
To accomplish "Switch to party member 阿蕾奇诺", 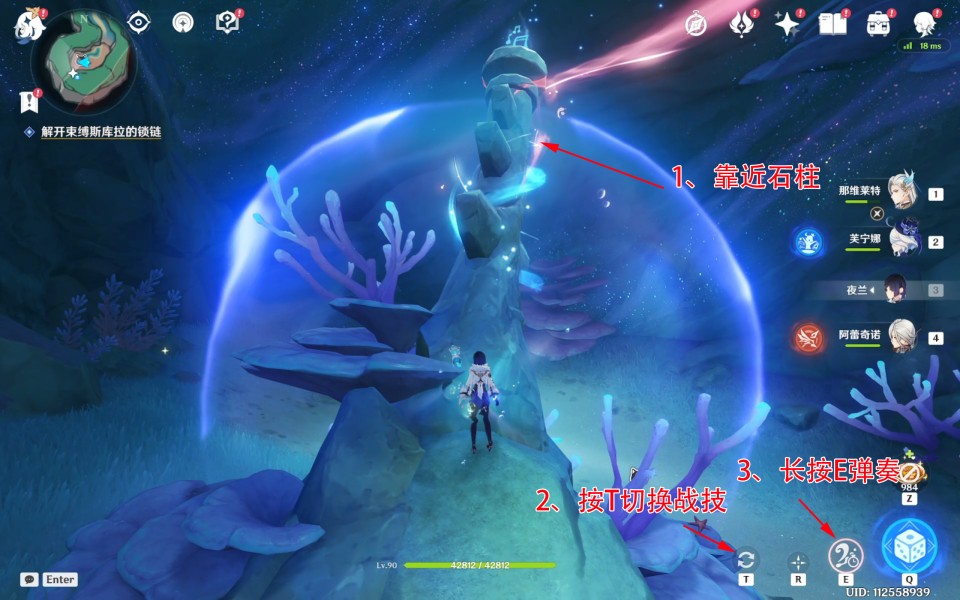I will point(905,338).
